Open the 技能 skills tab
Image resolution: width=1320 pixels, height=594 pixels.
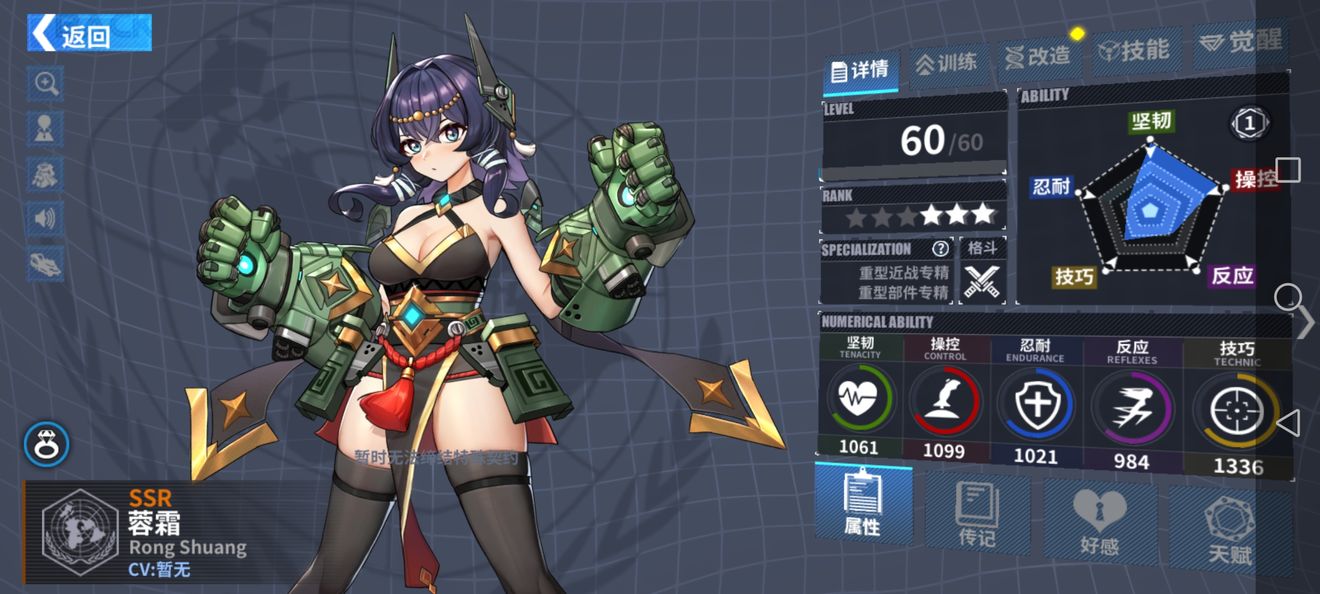[x=1134, y=50]
